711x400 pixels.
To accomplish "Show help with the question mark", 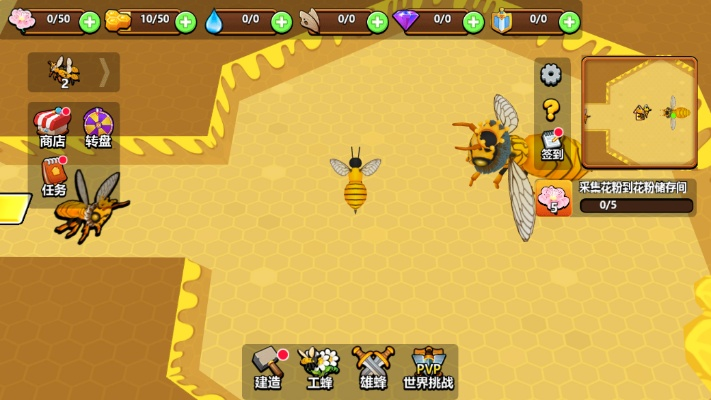I will point(551,109).
